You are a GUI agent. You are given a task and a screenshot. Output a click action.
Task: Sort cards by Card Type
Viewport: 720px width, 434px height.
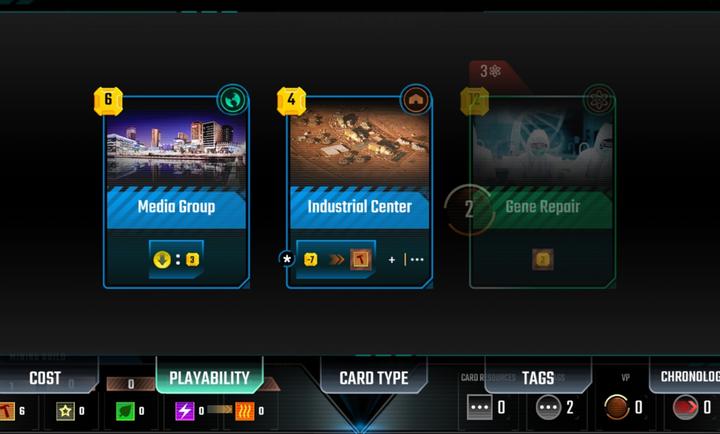click(x=373, y=378)
